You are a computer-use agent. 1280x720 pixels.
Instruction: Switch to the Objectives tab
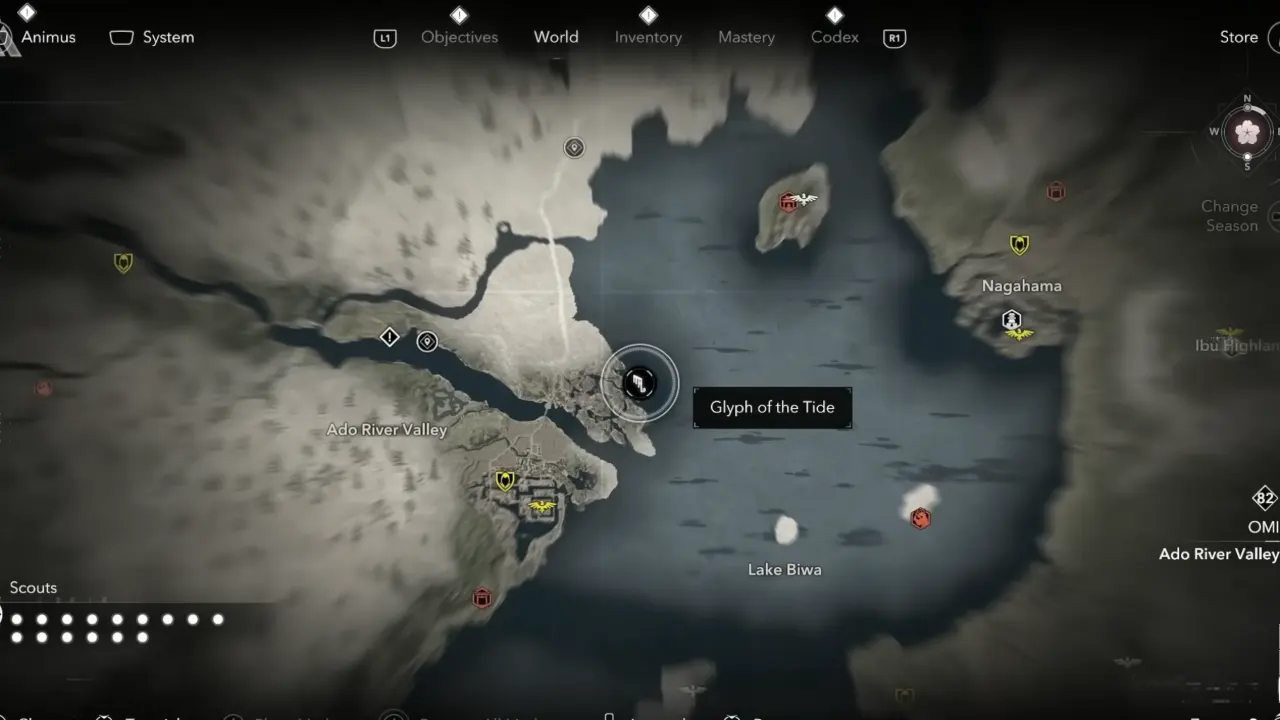pos(459,37)
